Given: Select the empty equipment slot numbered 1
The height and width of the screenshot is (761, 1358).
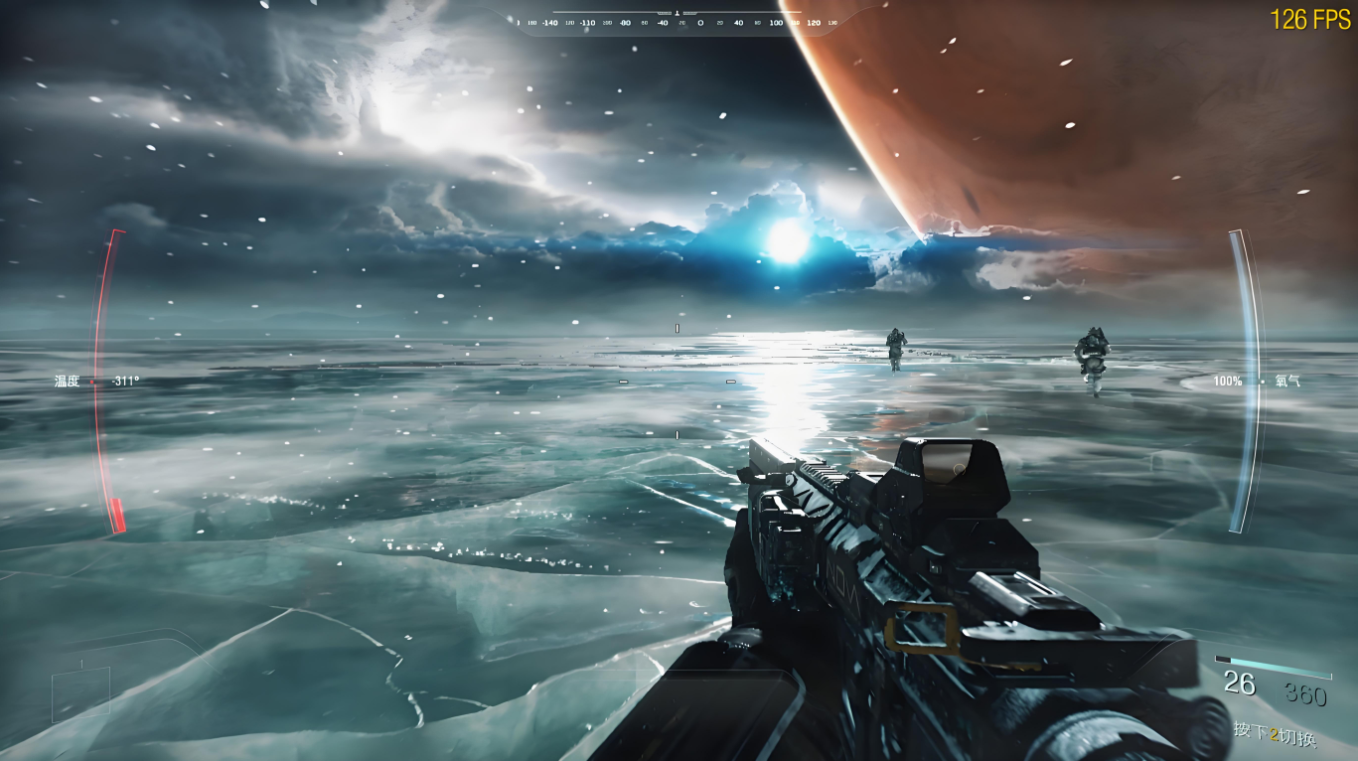Looking at the screenshot, I should (80, 693).
